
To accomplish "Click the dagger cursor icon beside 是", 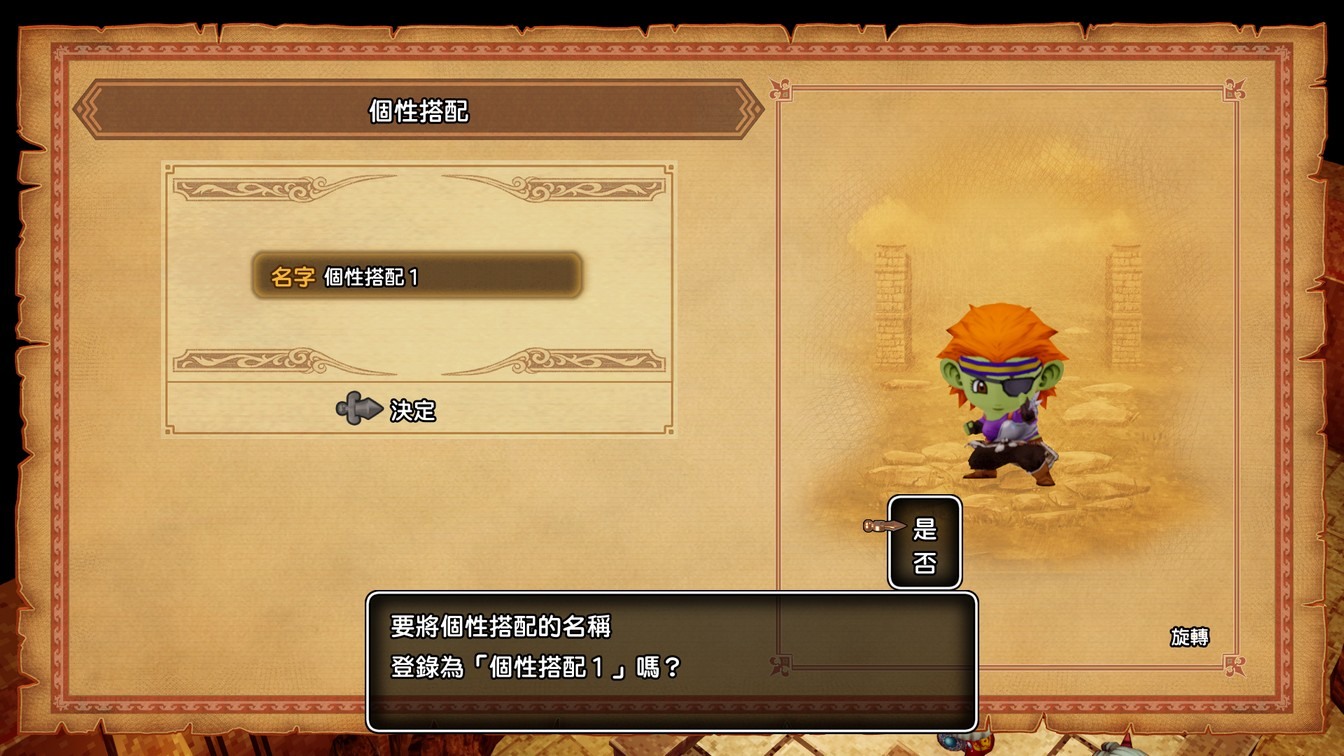I will [878, 524].
